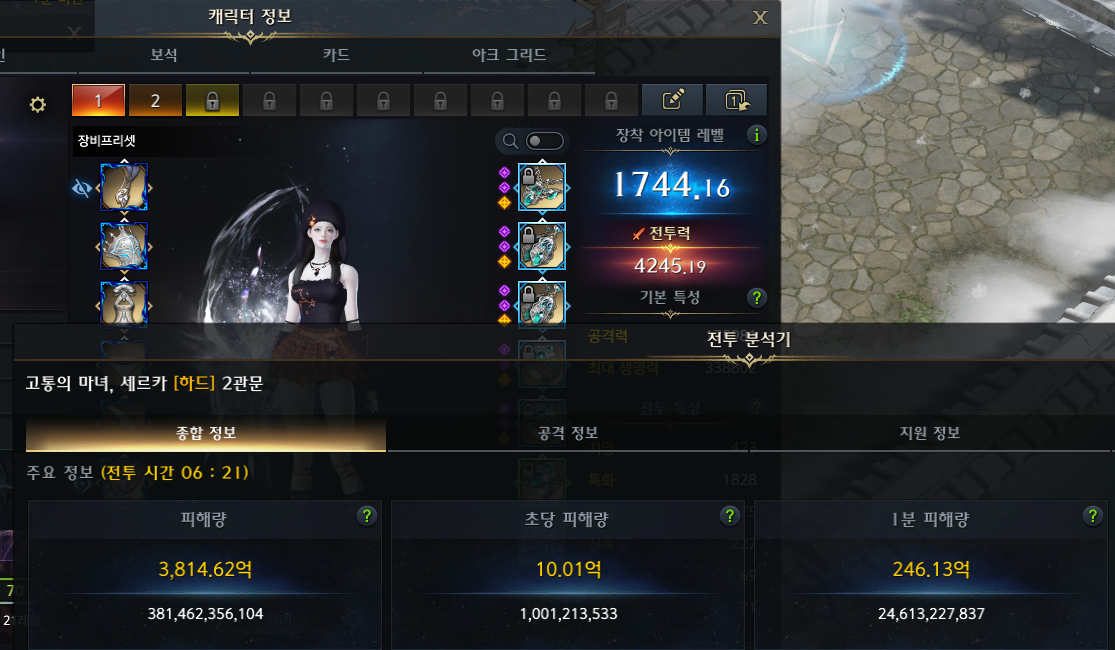Viewport: 1115px width, 650px height.
Task: Switch to the 공격 정보 tab
Action: tap(568, 433)
